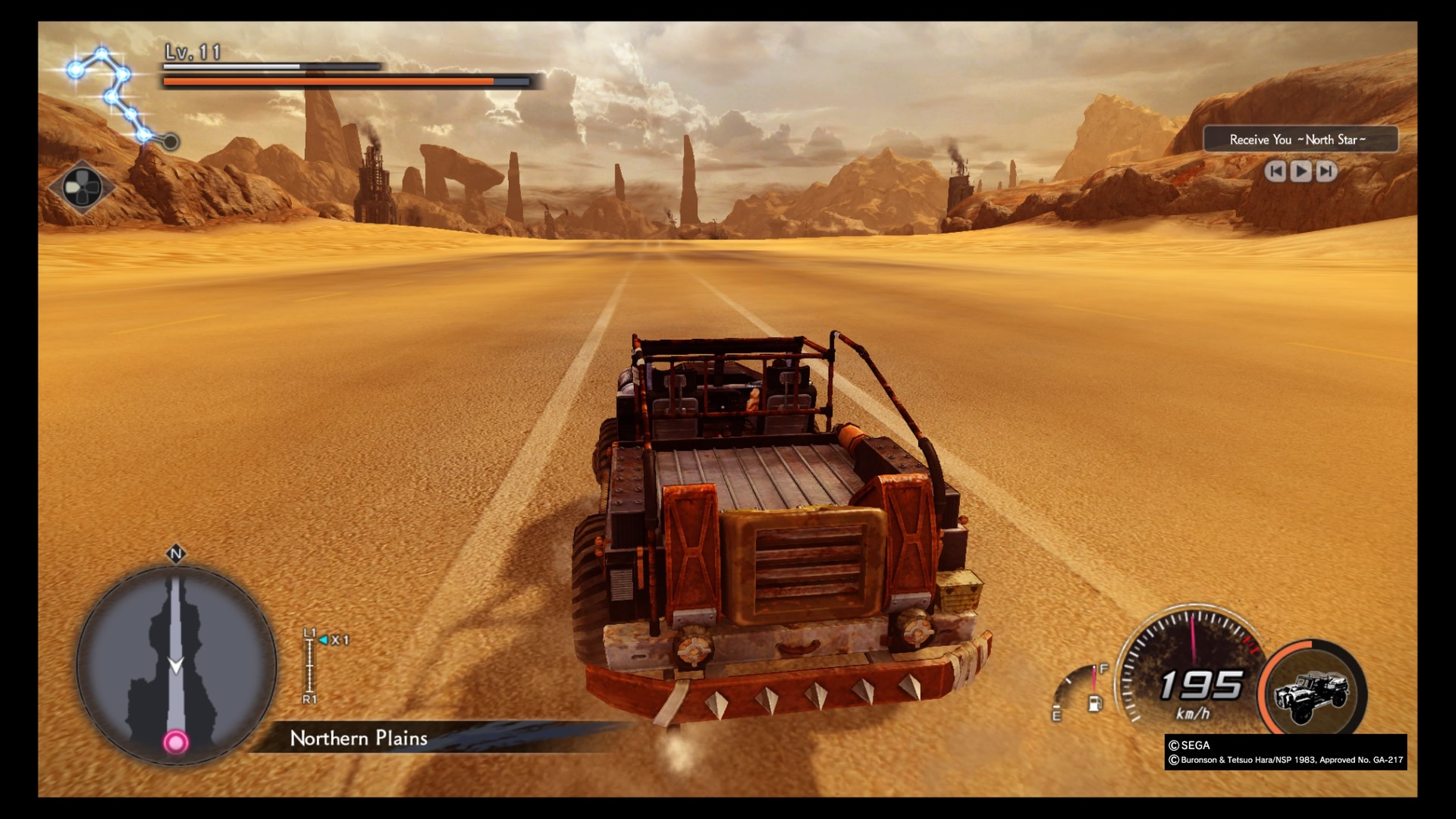The image size is (1456, 819).
Task: Click the 'Receive You ~North Star~' track title
Action: tap(1298, 140)
